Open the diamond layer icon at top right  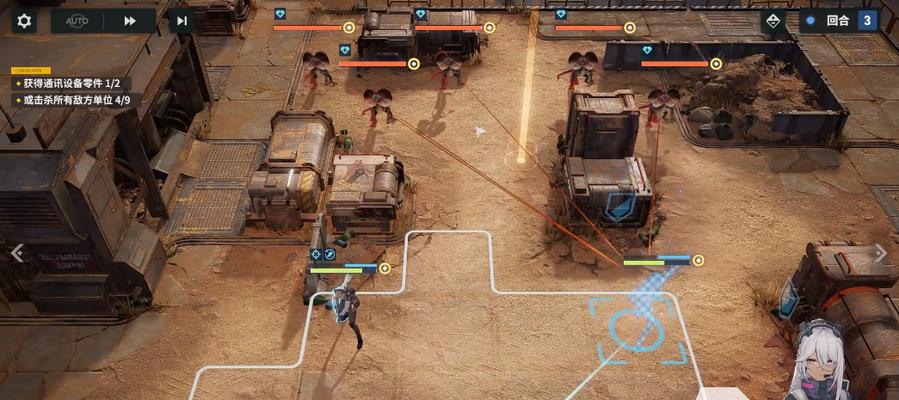773,20
